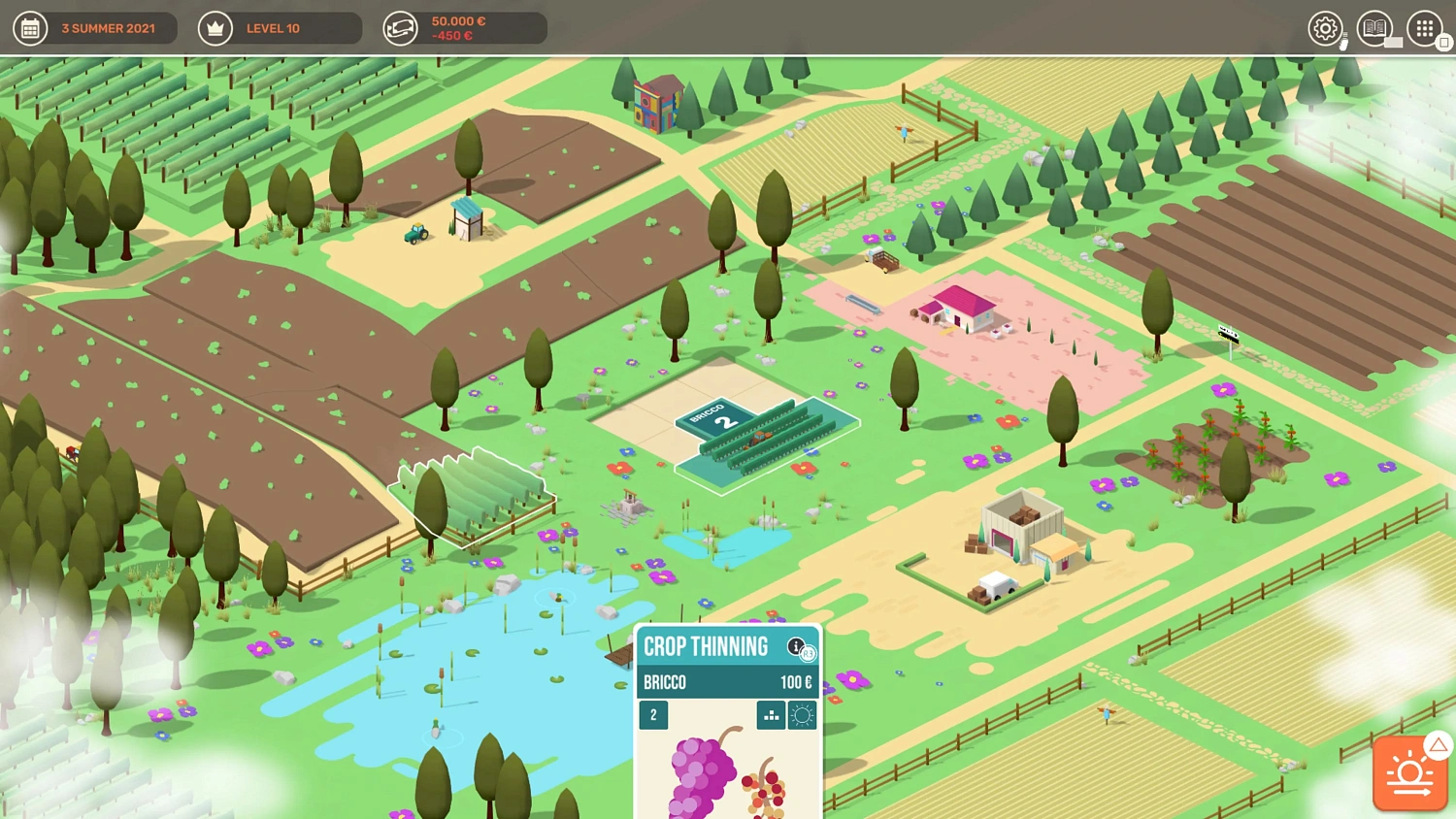Select the highlighted vineyard plot near the pond
Screen dimensions: 1456x819
[473, 497]
